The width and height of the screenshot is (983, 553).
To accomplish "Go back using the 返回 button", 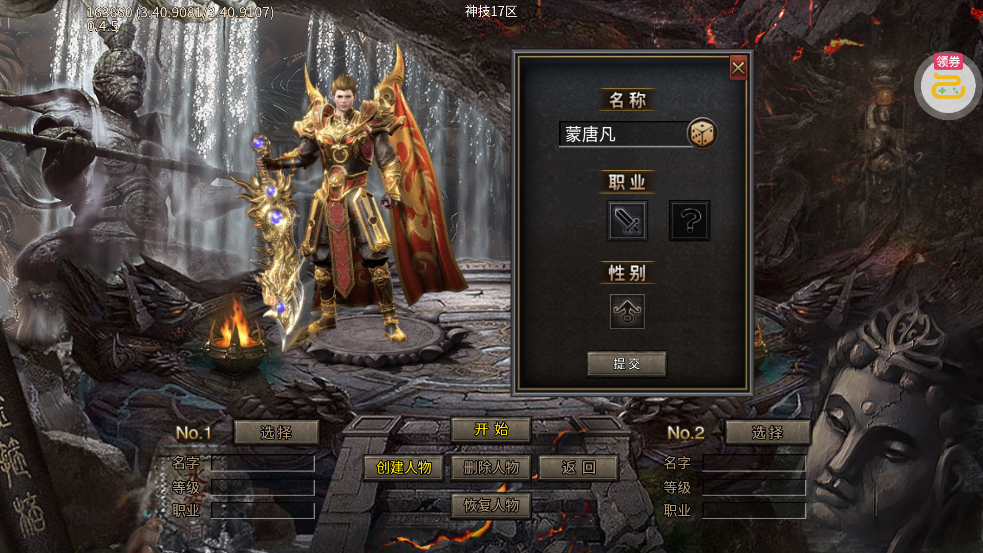I will (x=578, y=468).
